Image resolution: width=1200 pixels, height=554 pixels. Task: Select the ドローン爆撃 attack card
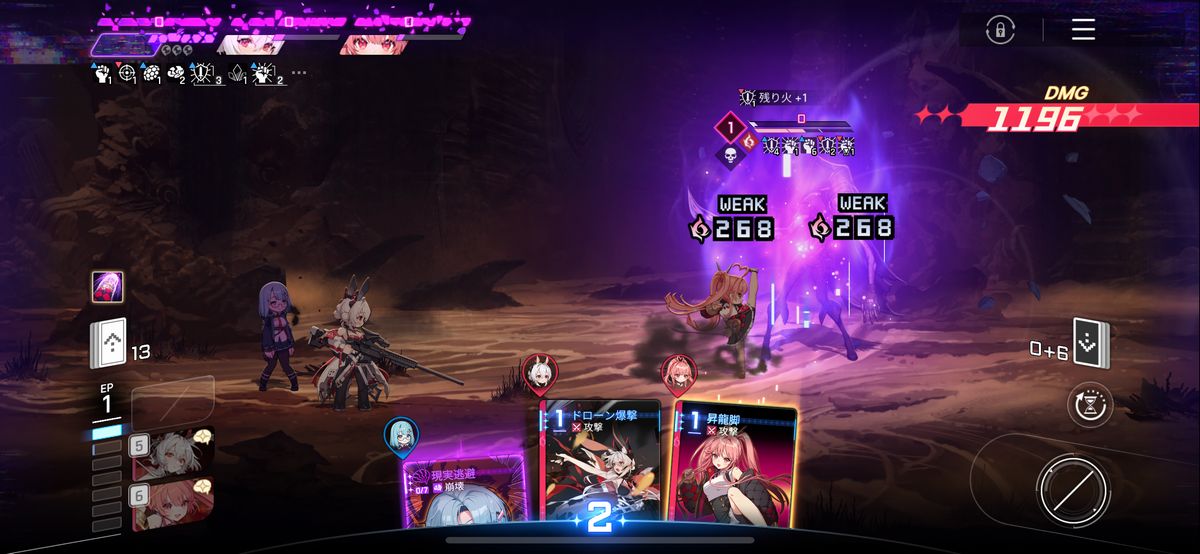coord(600,460)
